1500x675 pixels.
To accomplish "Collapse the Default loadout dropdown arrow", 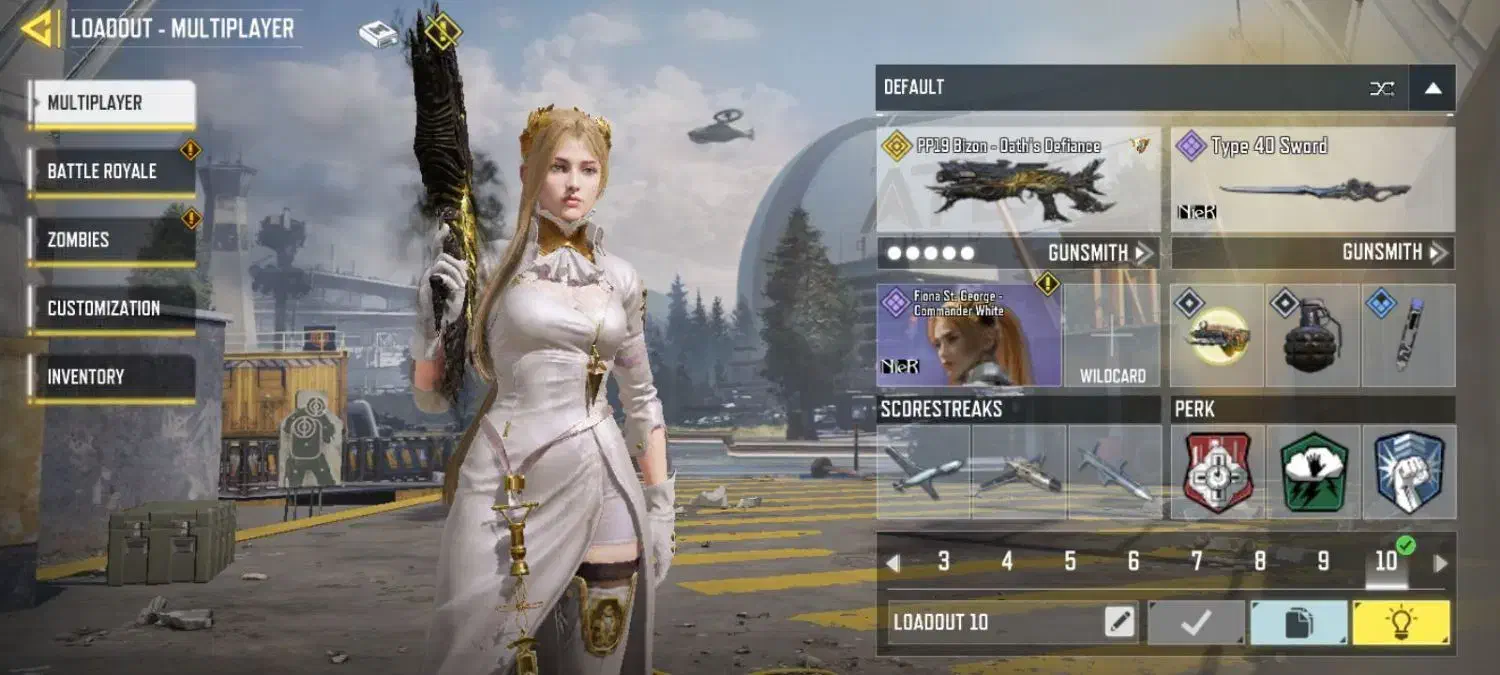I will pyautogui.click(x=1432, y=88).
